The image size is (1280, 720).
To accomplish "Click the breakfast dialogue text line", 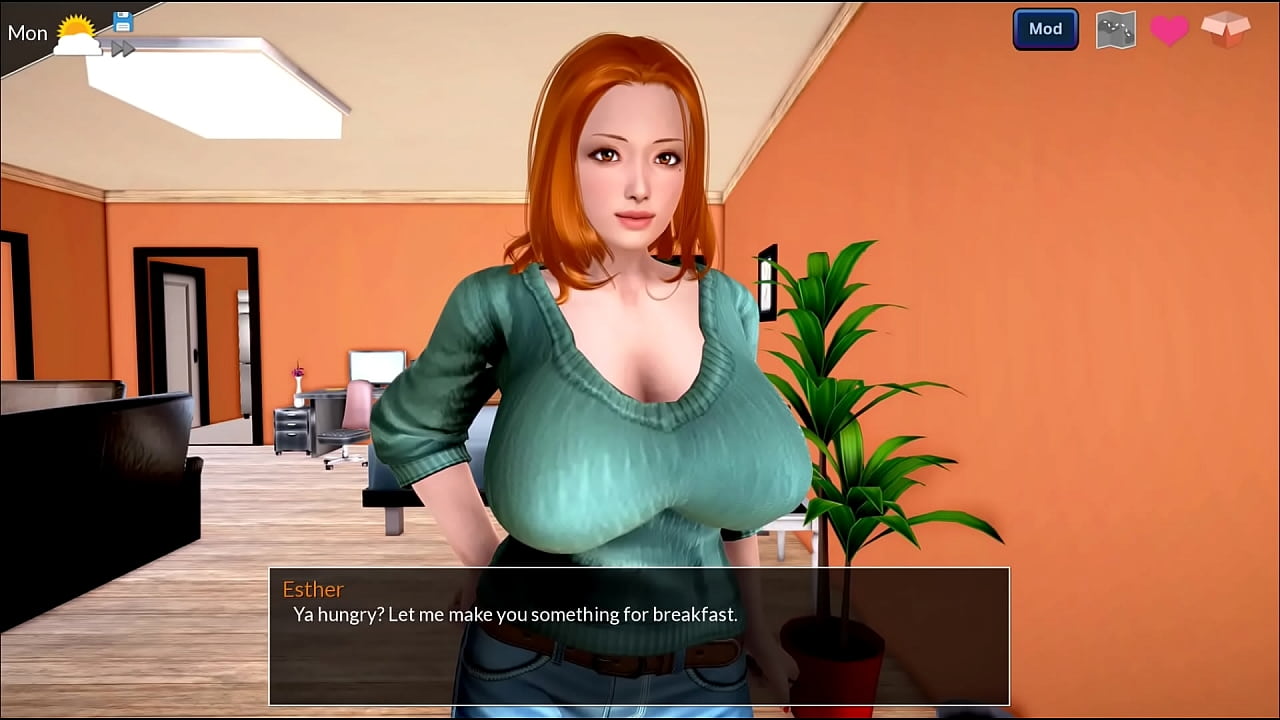I will [513, 615].
